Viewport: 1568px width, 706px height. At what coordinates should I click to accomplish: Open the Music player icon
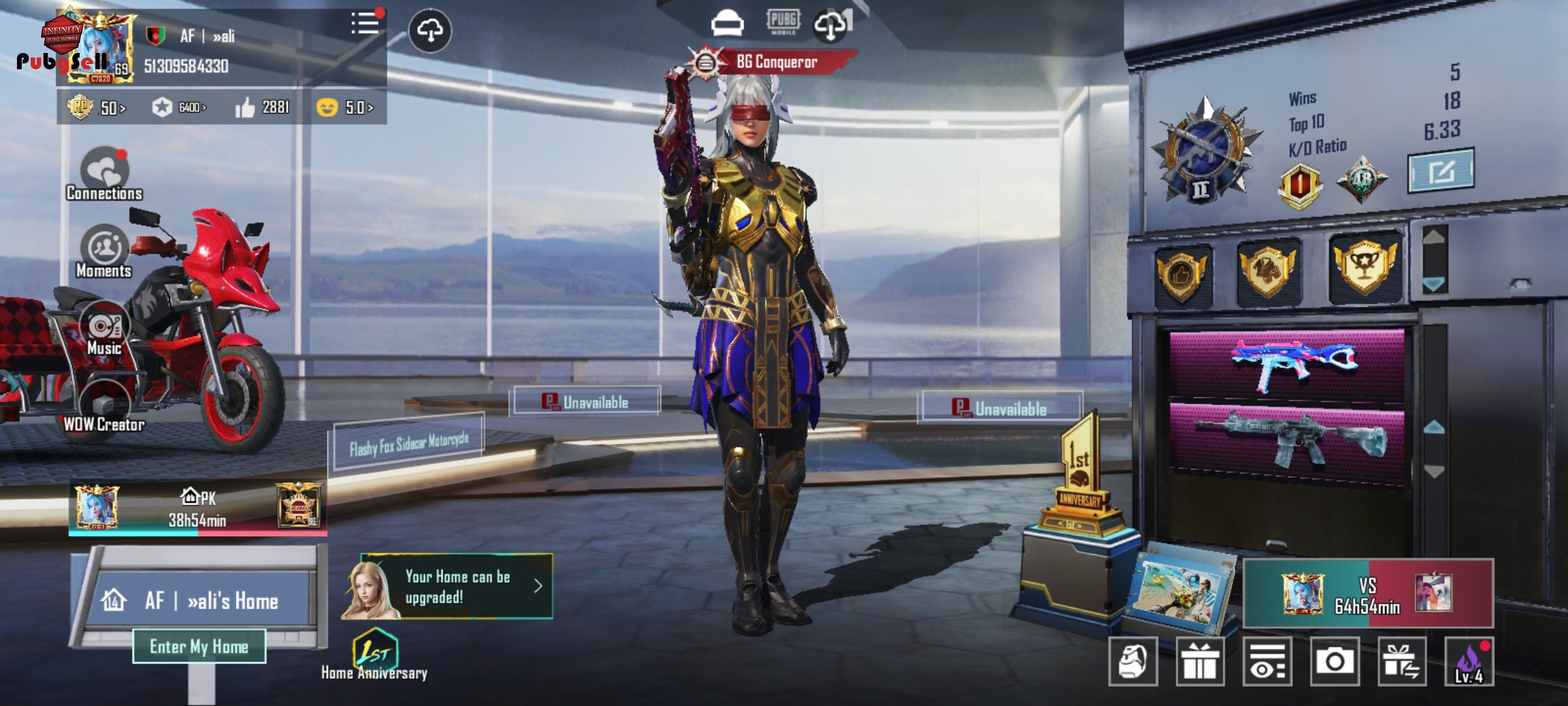click(105, 328)
